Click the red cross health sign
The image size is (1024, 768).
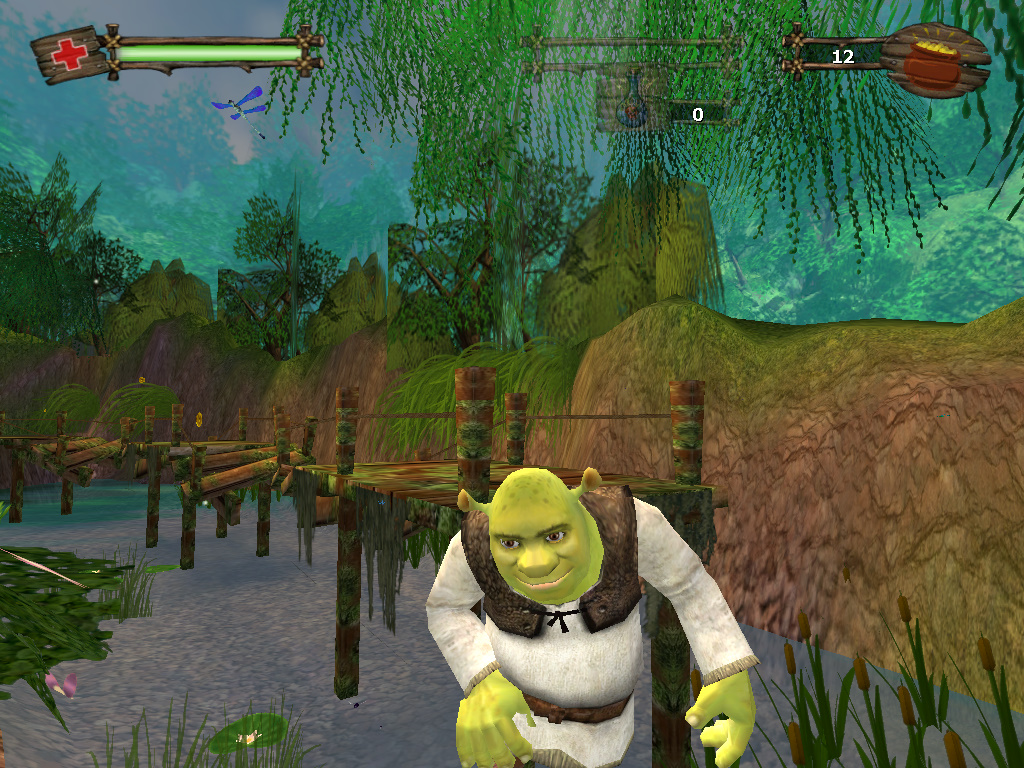[69, 54]
